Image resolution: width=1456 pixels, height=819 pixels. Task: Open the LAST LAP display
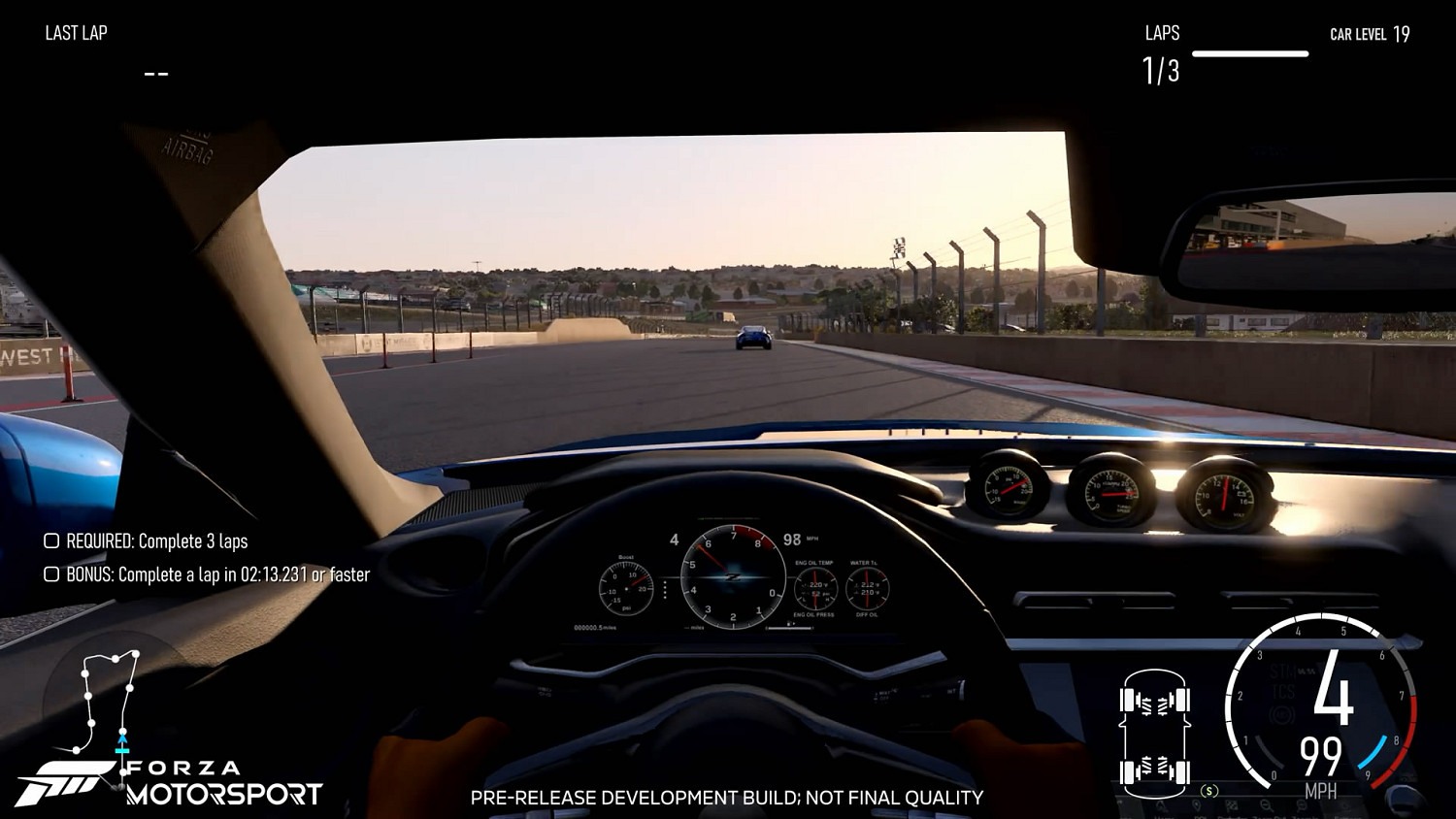click(x=75, y=33)
